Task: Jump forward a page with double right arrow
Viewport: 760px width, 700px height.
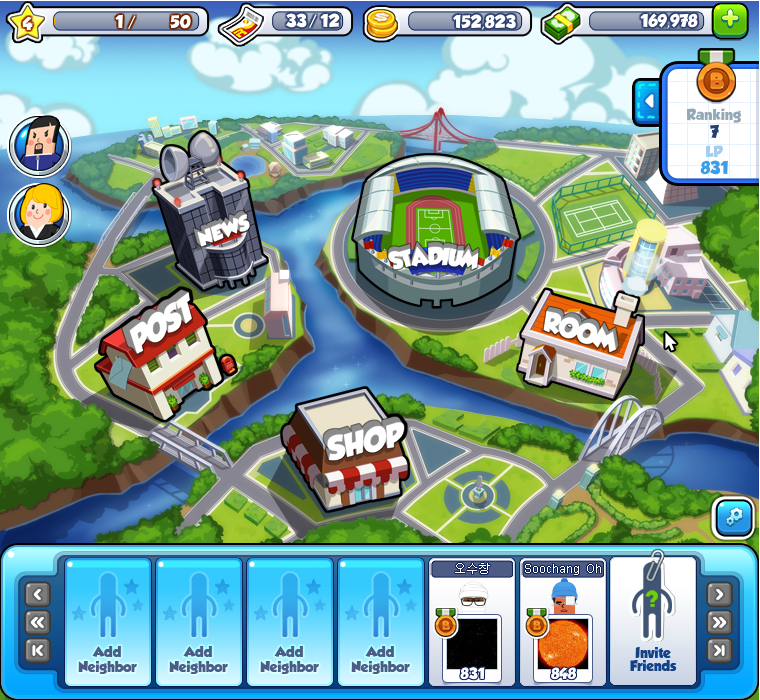Action: [719, 622]
